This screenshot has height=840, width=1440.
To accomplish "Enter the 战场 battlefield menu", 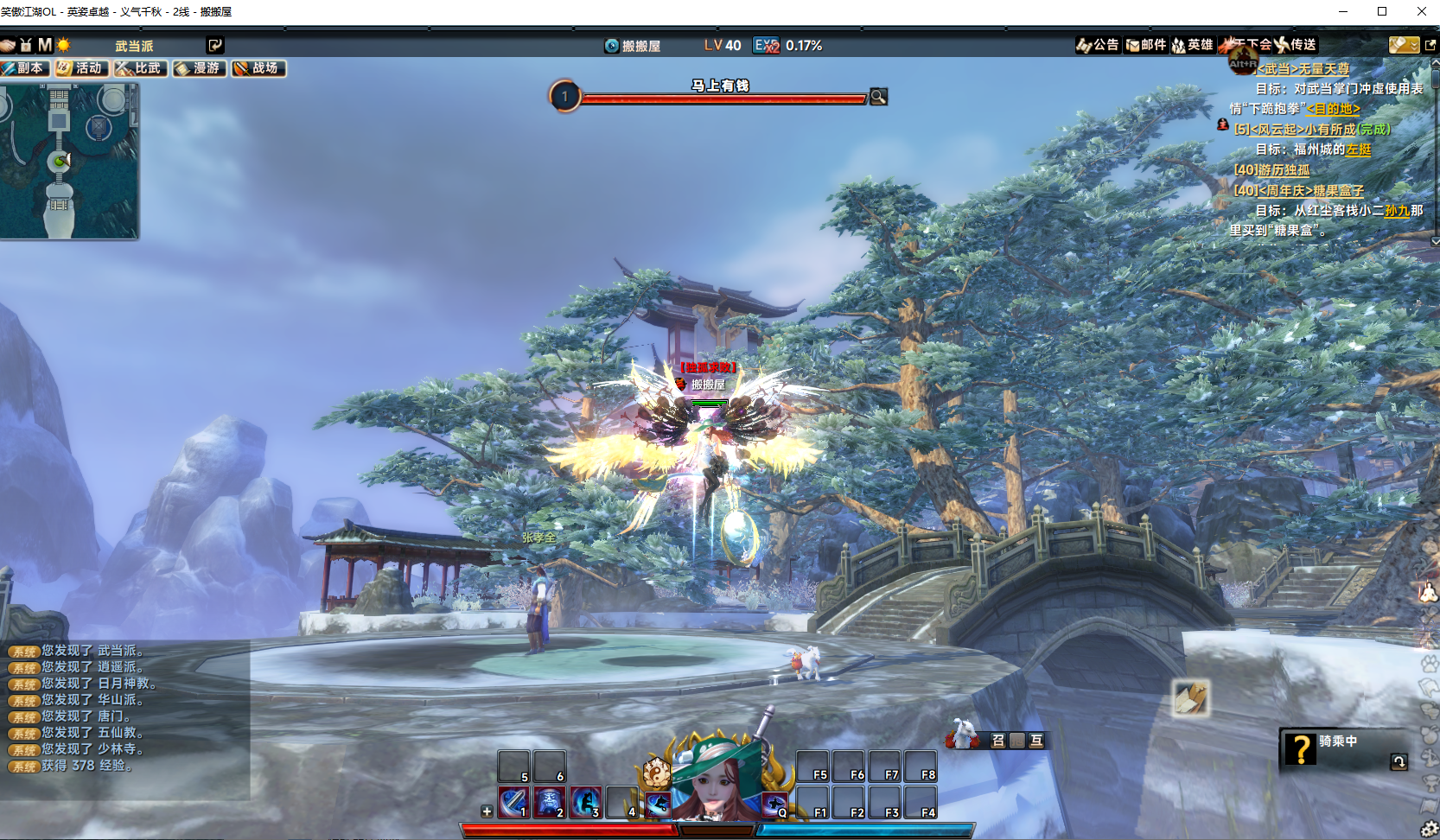I will tap(258, 68).
